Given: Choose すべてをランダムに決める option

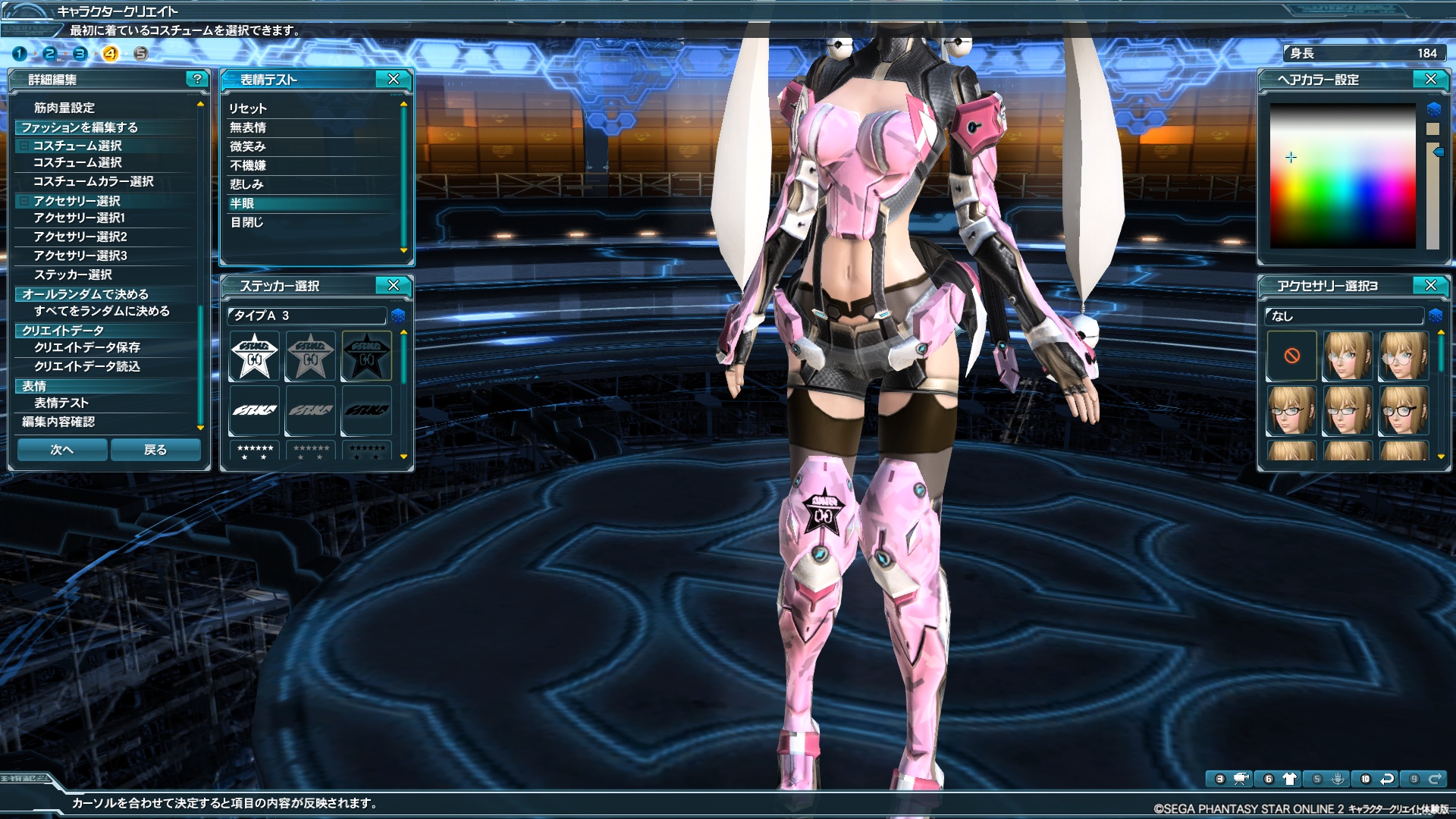Looking at the screenshot, I should tap(102, 311).
